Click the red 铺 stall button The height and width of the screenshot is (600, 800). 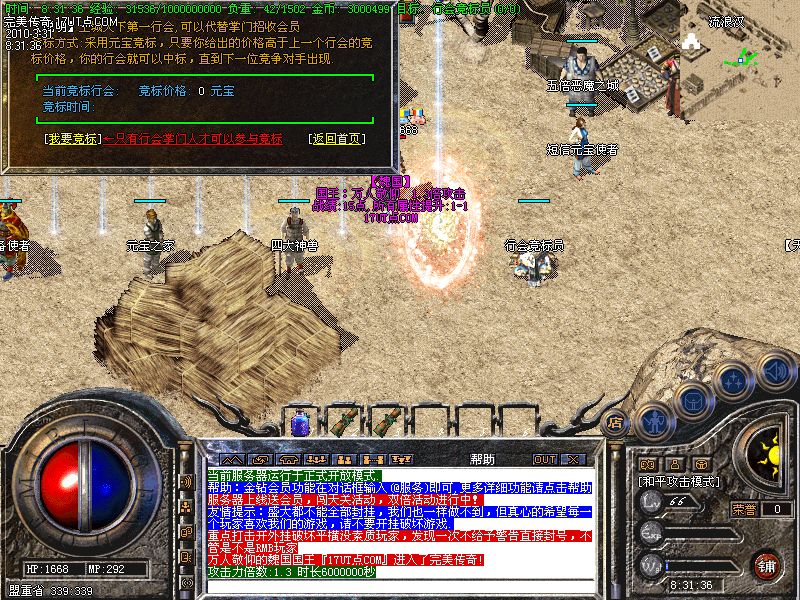[767, 565]
